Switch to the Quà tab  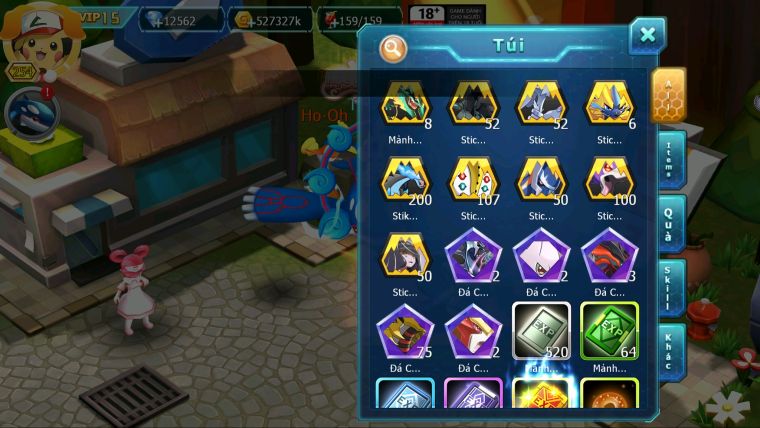tap(670, 221)
